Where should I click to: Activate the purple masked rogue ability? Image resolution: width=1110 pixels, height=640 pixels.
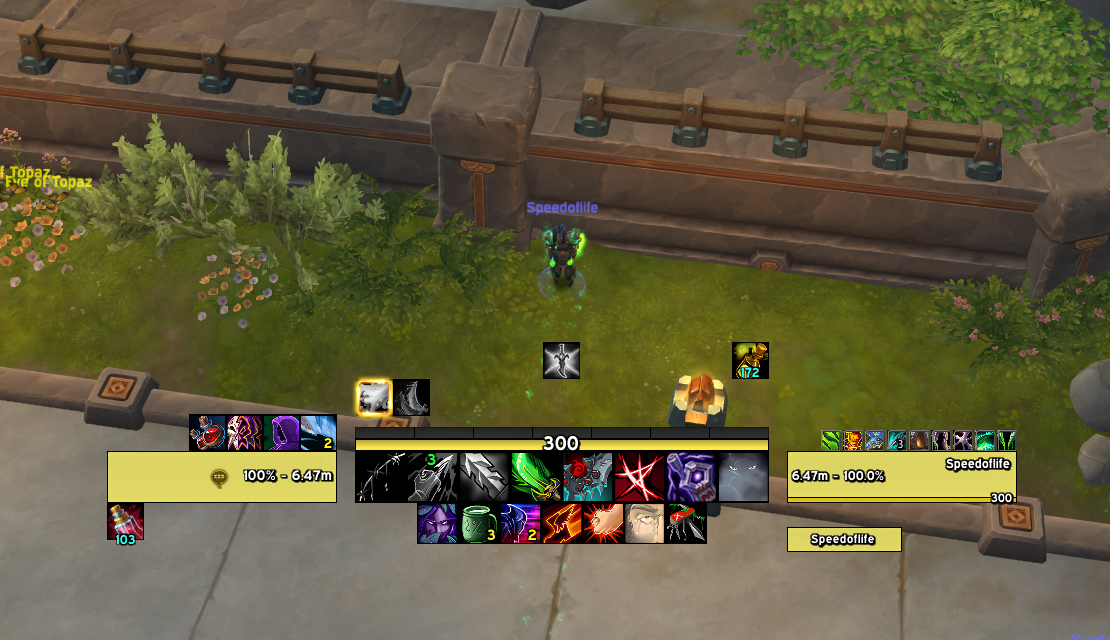[x=437, y=523]
